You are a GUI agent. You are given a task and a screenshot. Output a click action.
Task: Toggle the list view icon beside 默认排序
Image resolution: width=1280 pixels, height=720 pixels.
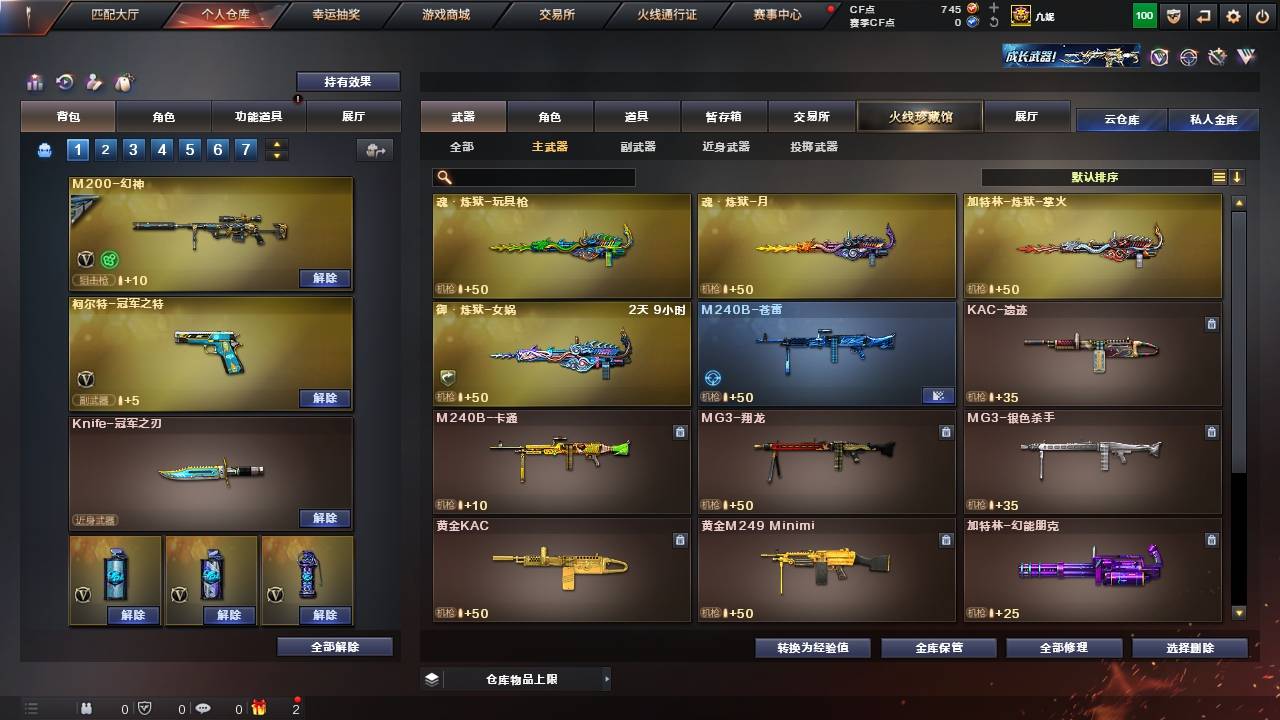point(1218,175)
